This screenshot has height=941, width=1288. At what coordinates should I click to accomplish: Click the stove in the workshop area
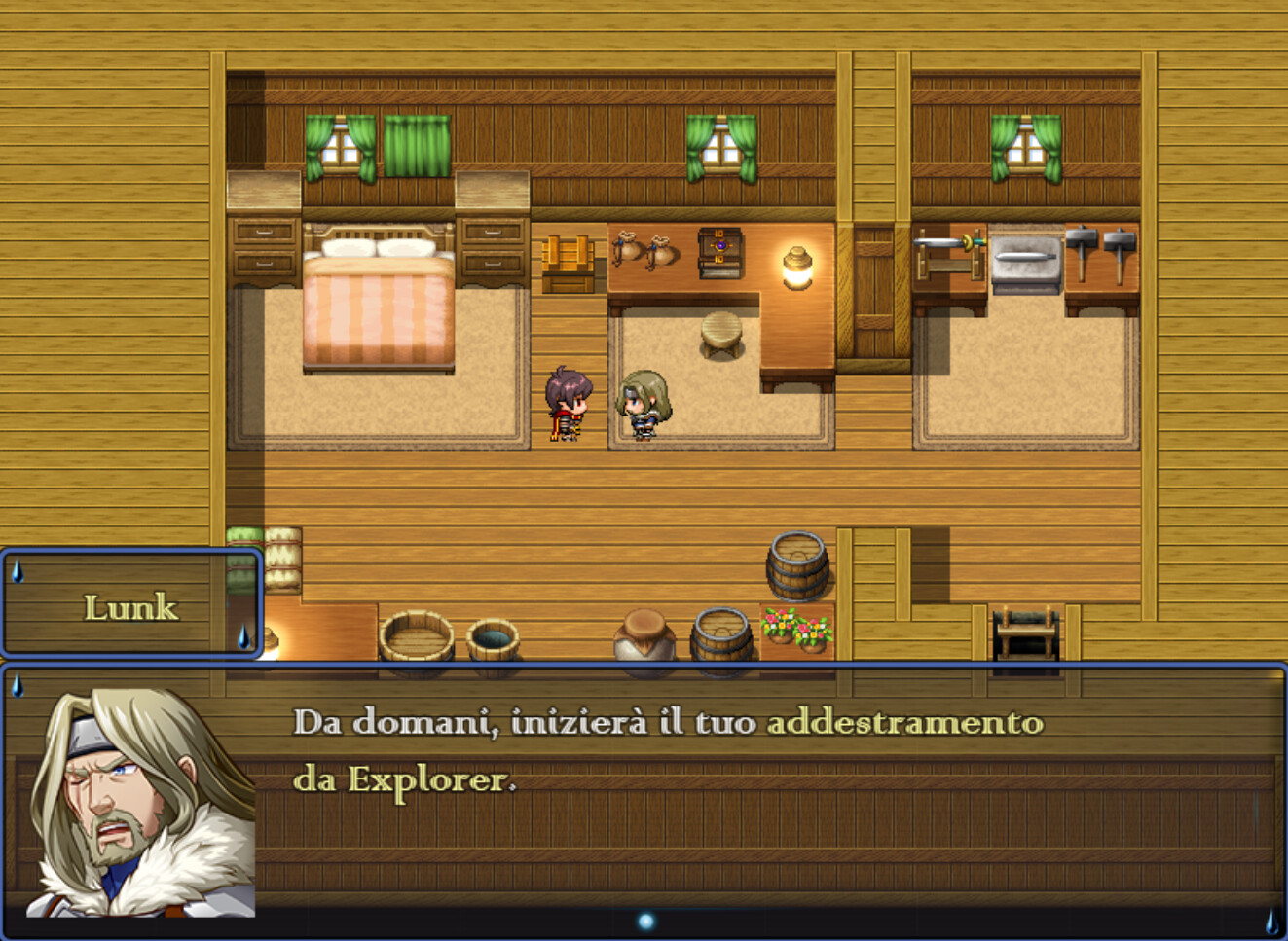point(1024,258)
